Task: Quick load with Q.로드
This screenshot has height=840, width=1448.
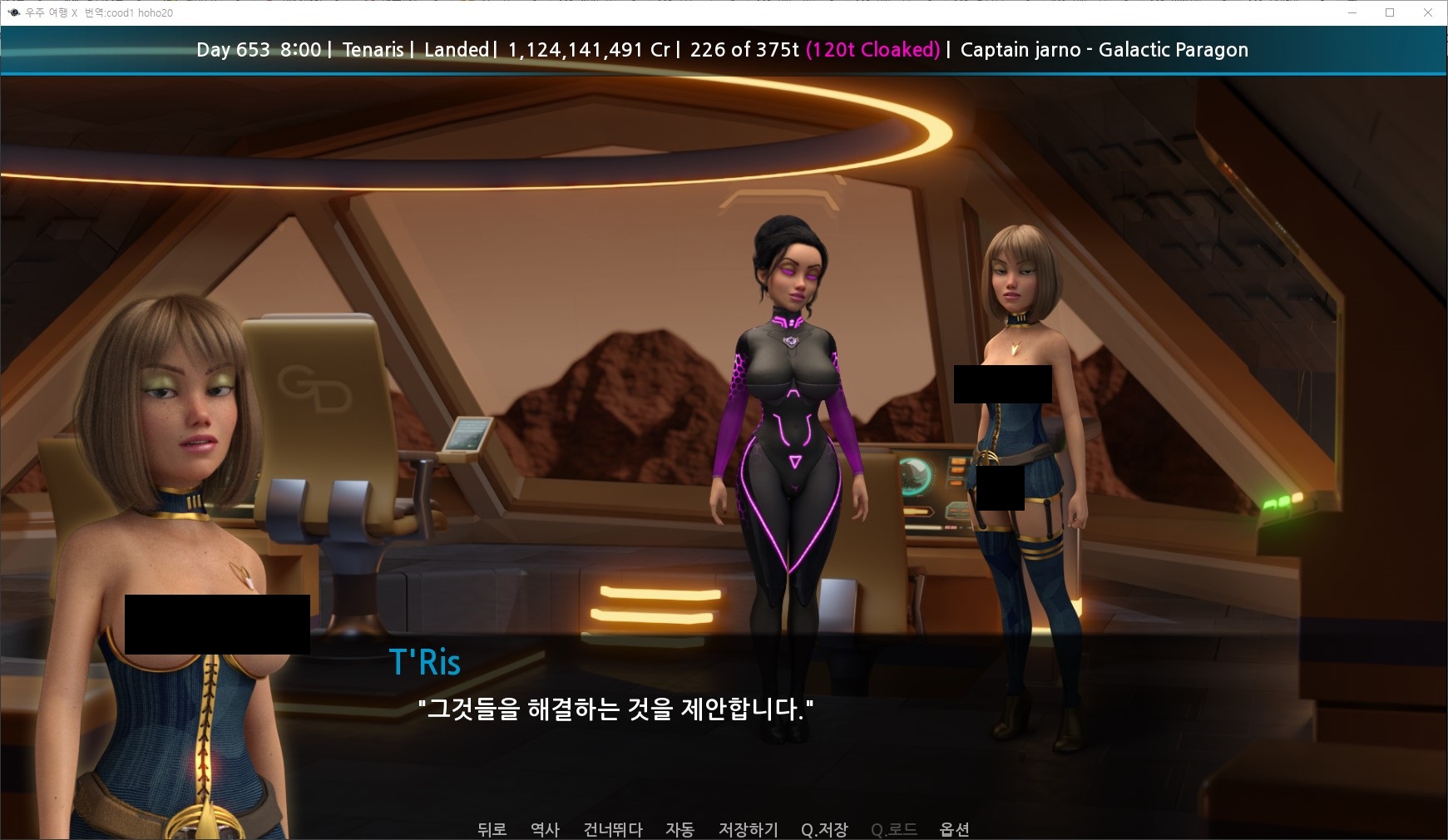Action: [894, 829]
